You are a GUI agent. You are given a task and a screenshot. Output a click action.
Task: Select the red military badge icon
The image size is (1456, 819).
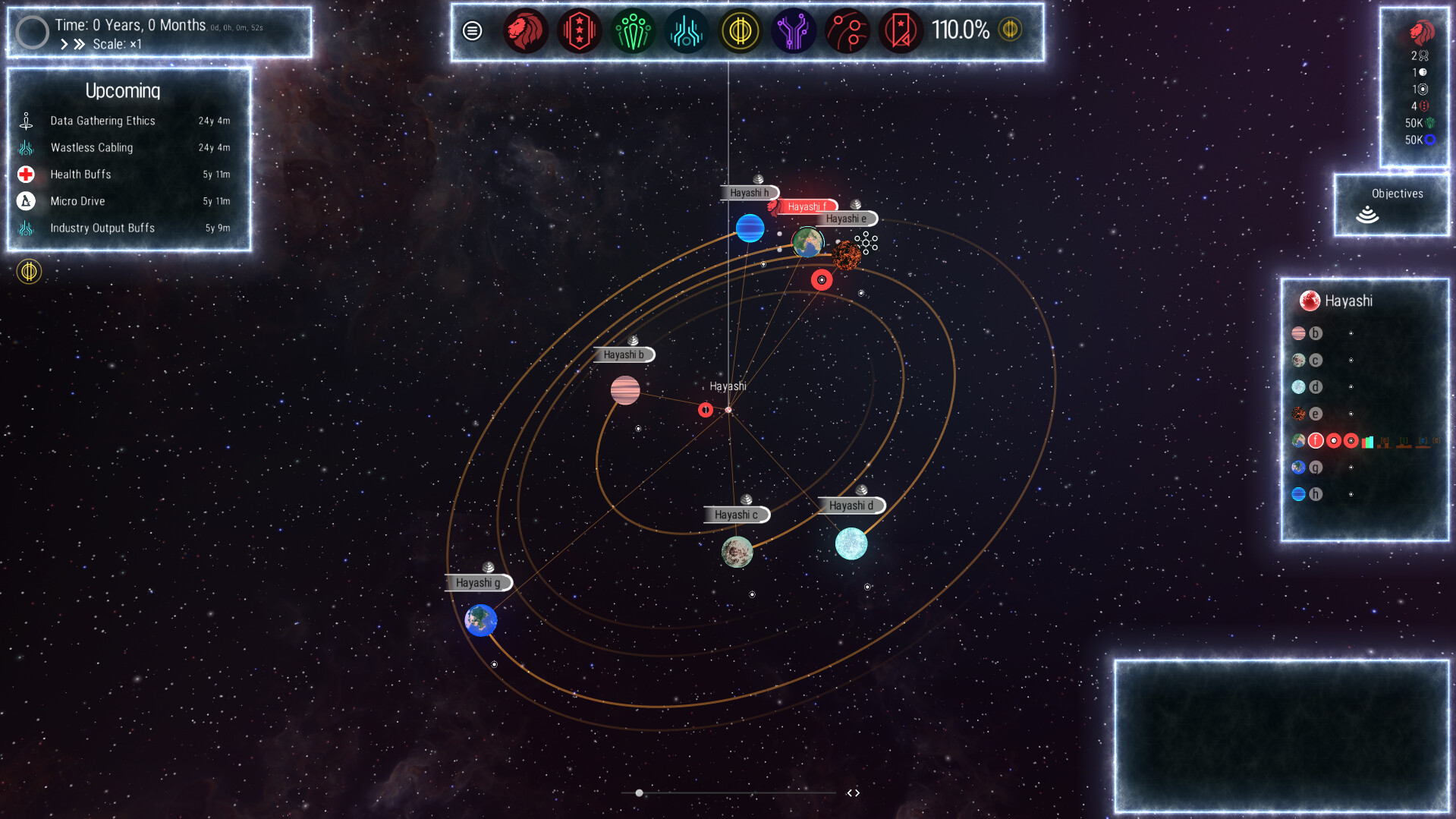[x=579, y=31]
